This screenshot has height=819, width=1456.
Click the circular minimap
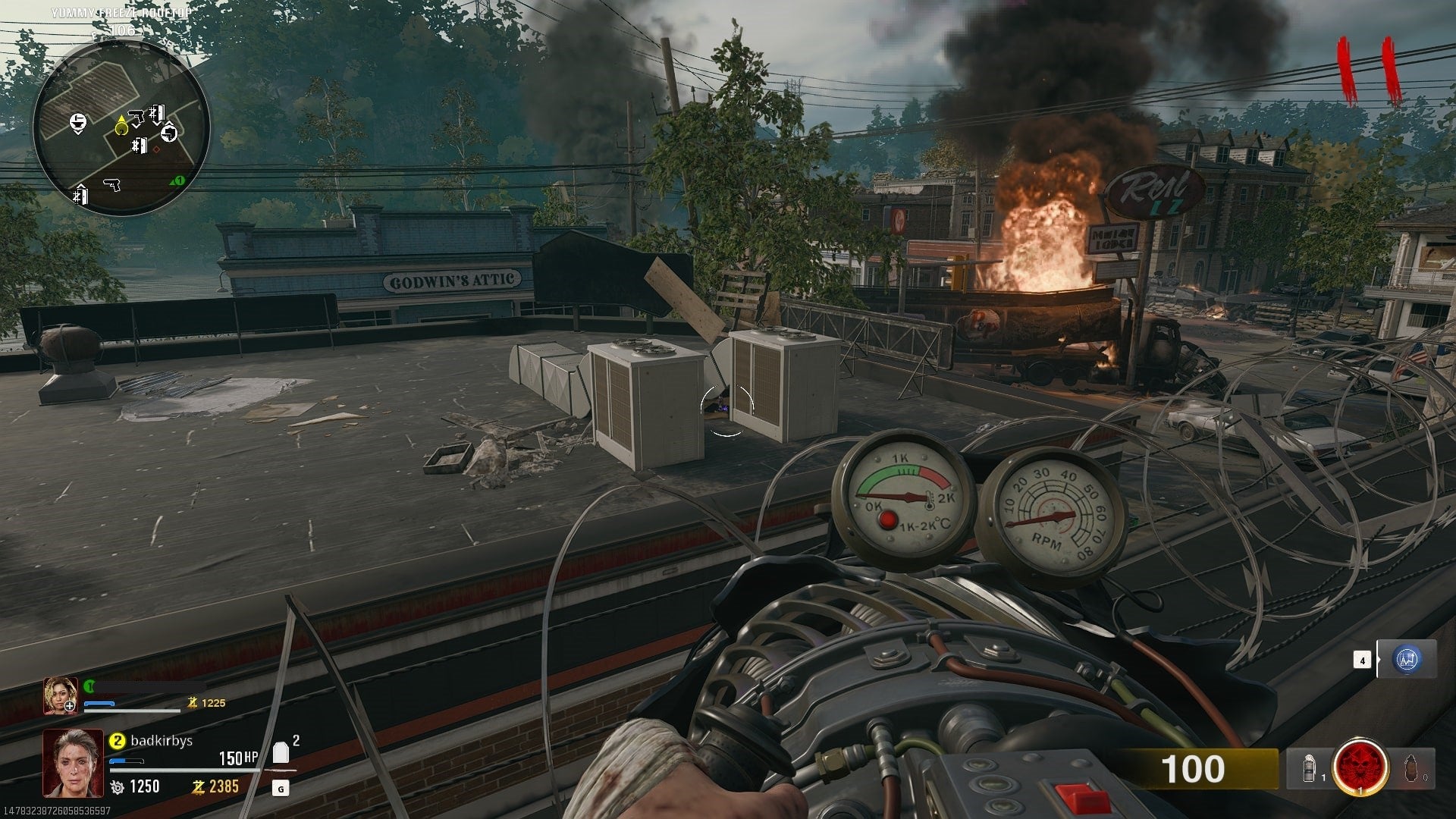[121, 127]
